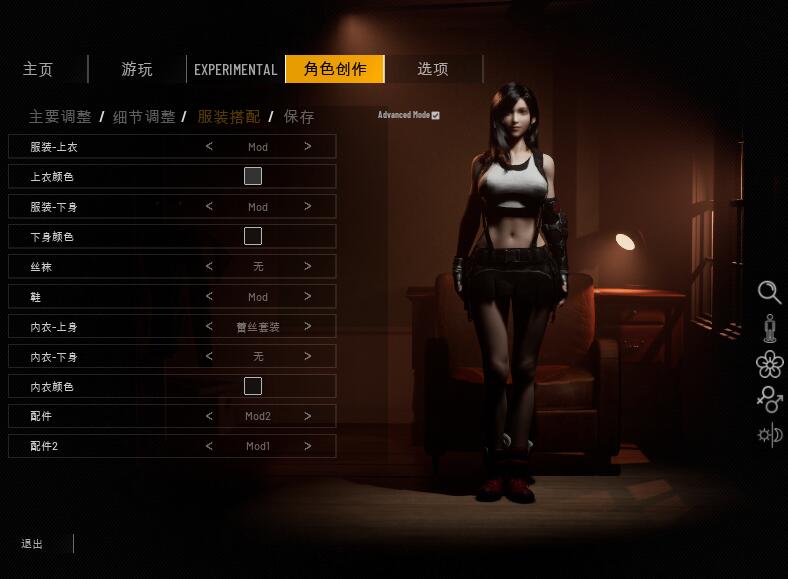
Task: Activate the magnifying glass zoom icon
Action: [769, 292]
